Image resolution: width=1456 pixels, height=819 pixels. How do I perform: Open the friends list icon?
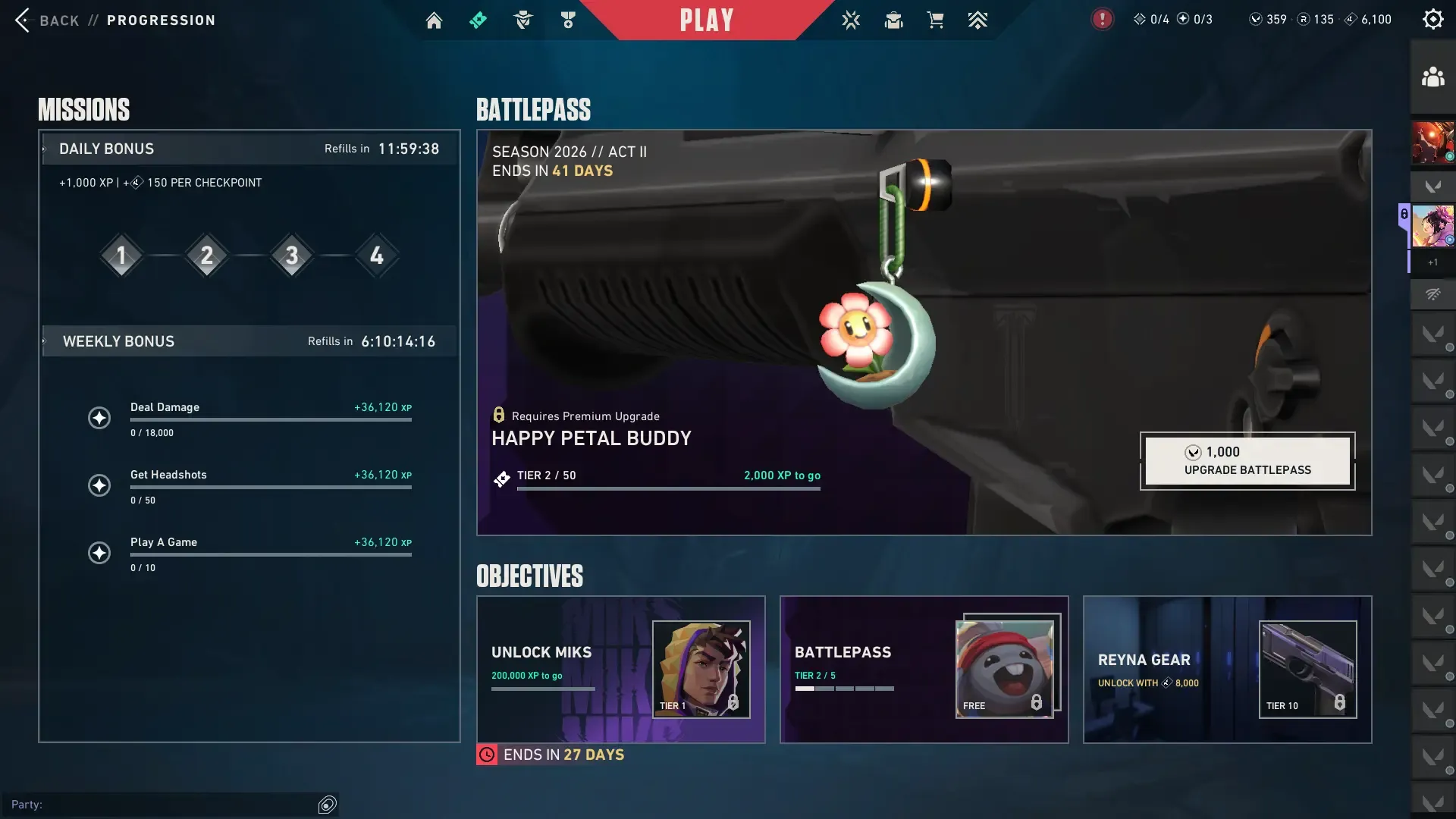1432,77
